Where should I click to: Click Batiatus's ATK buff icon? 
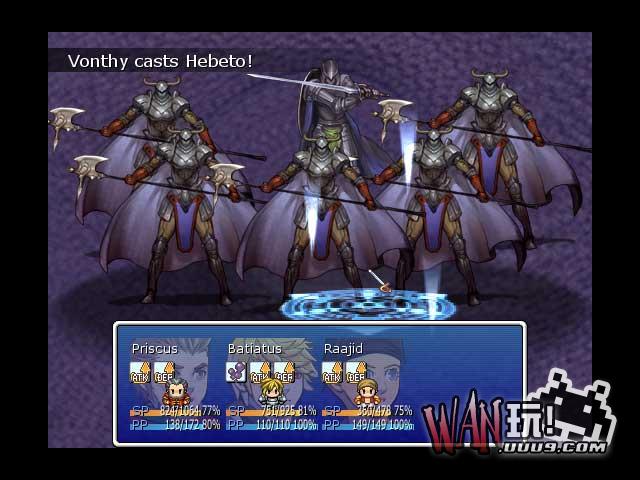[260, 373]
